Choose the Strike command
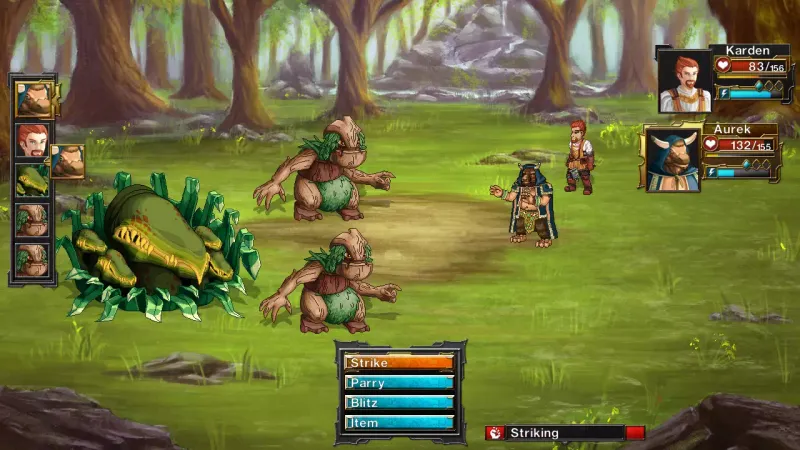This screenshot has width=800, height=450. pos(399,363)
